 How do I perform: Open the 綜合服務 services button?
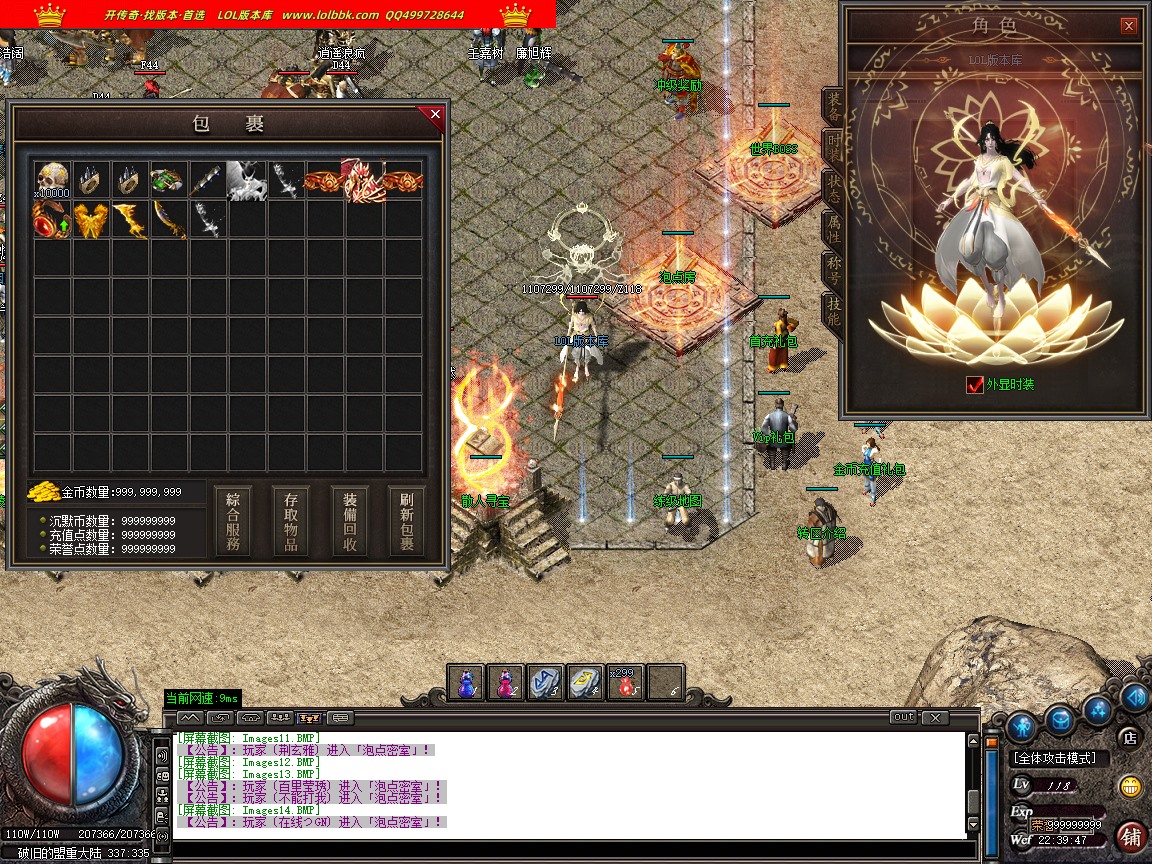233,521
